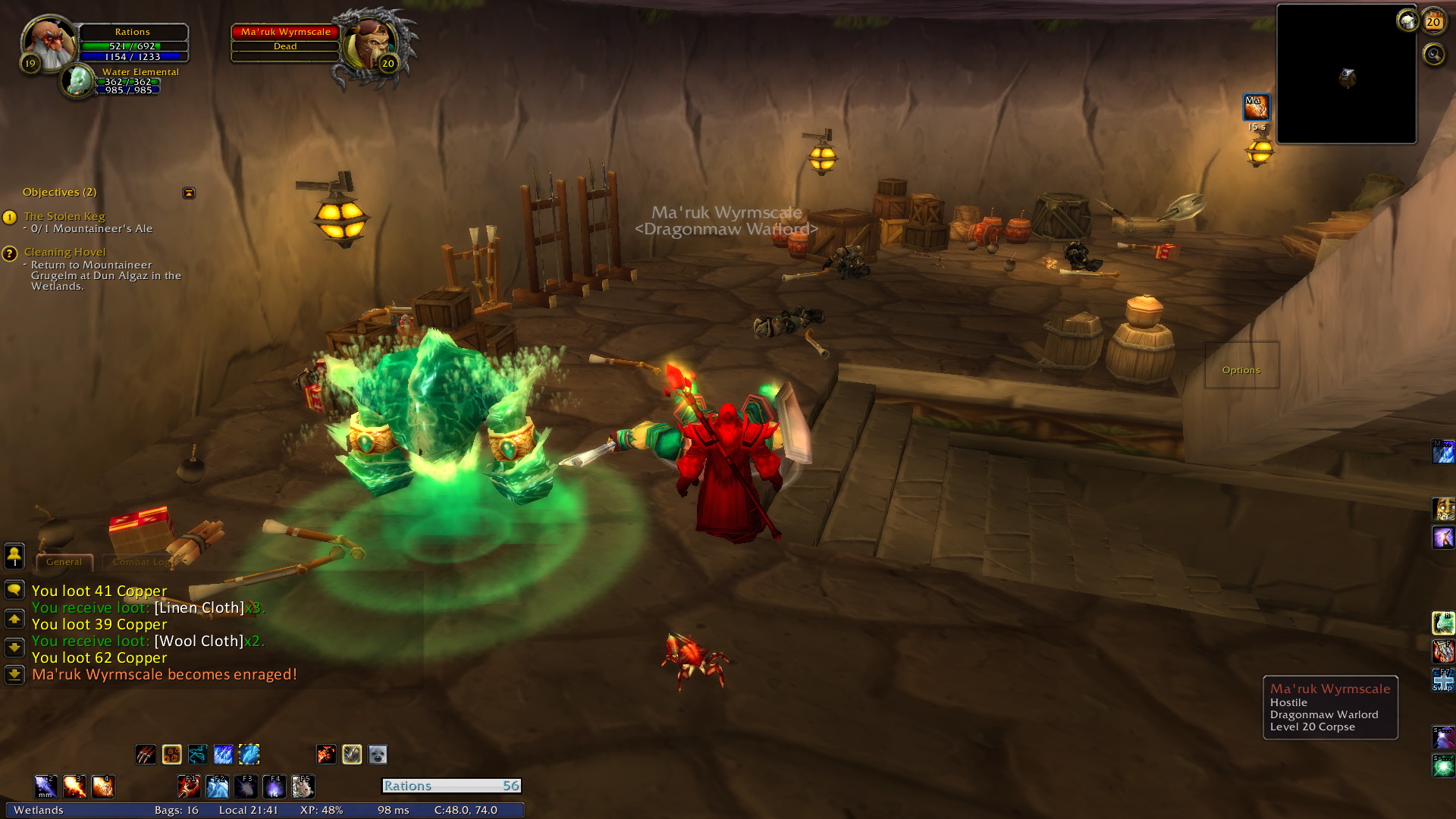Open the calendar showing day 20

[1432, 21]
